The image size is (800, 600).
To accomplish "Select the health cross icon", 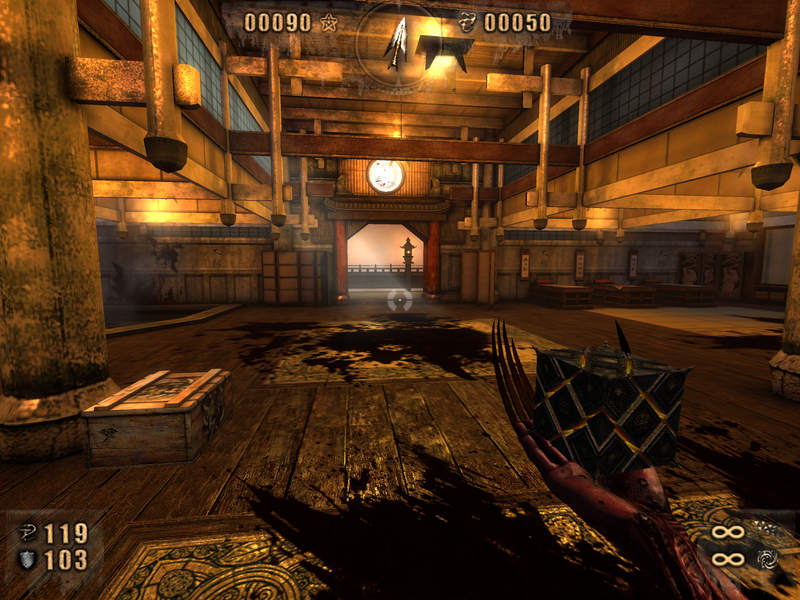I will pyautogui.click(x=27, y=534).
